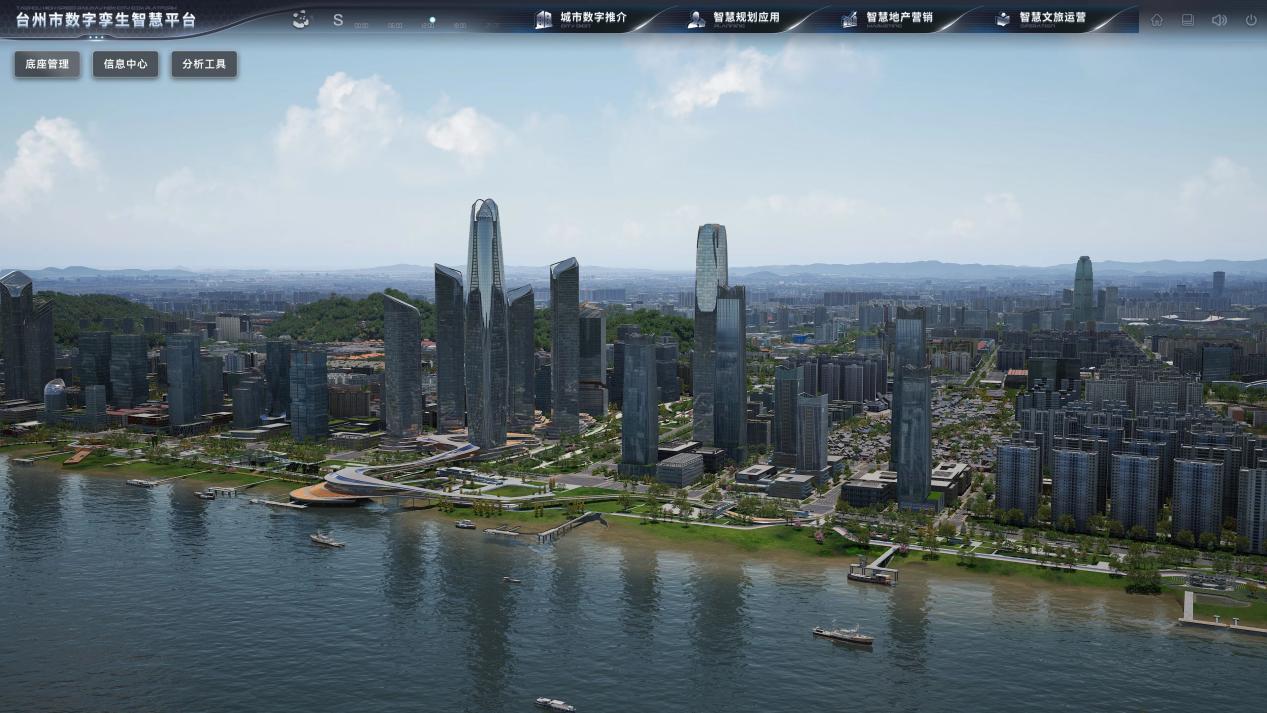
Task: Toggle the sound speaker icon
Action: (x=1219, y=20)
